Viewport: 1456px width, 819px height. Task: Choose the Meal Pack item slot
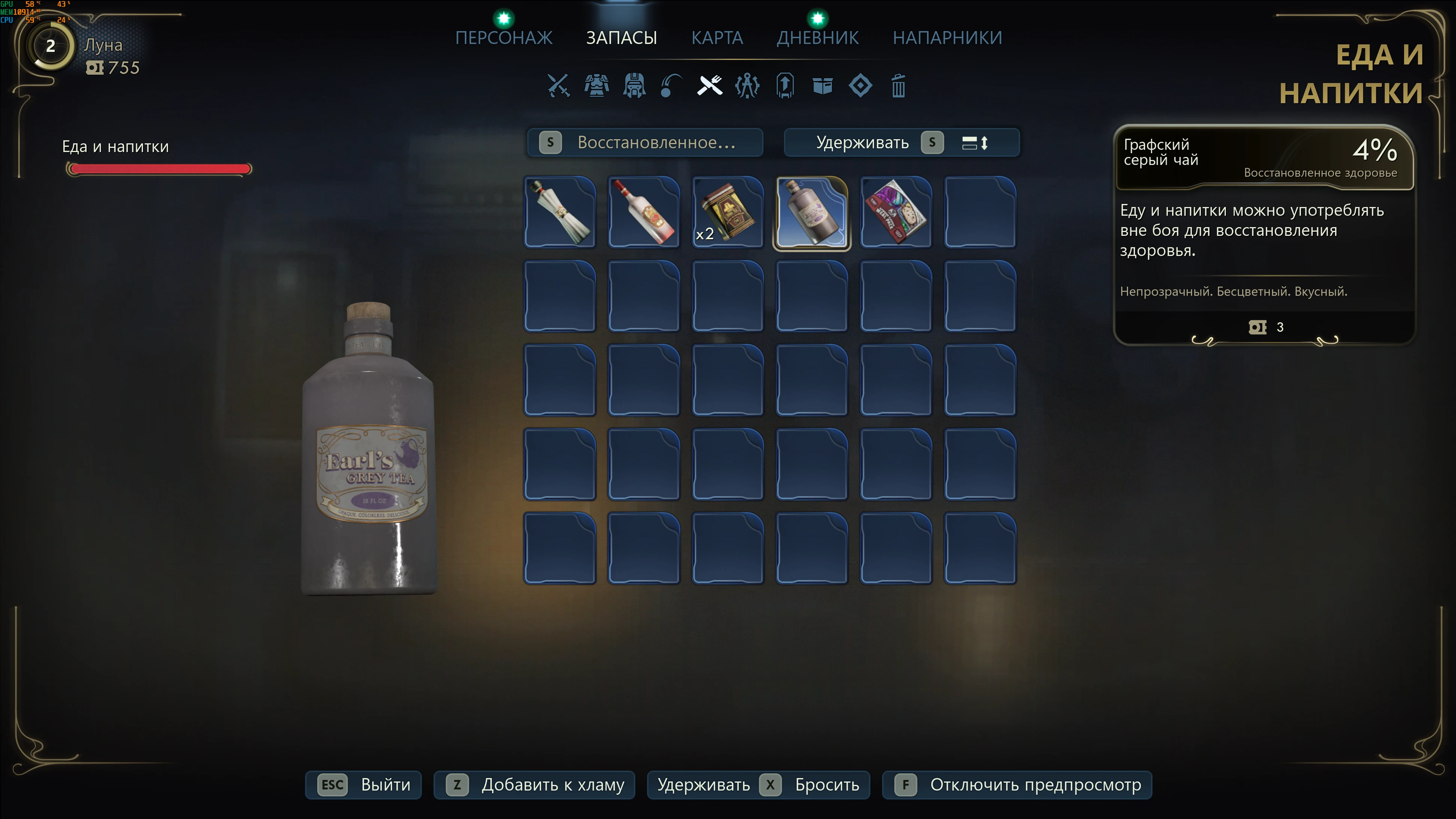pos(896,213)
